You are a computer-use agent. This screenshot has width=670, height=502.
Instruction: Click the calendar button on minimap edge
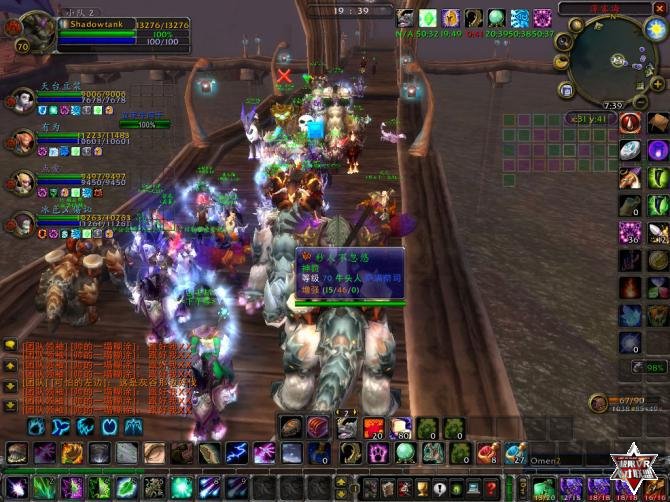[x=566, y=91]
